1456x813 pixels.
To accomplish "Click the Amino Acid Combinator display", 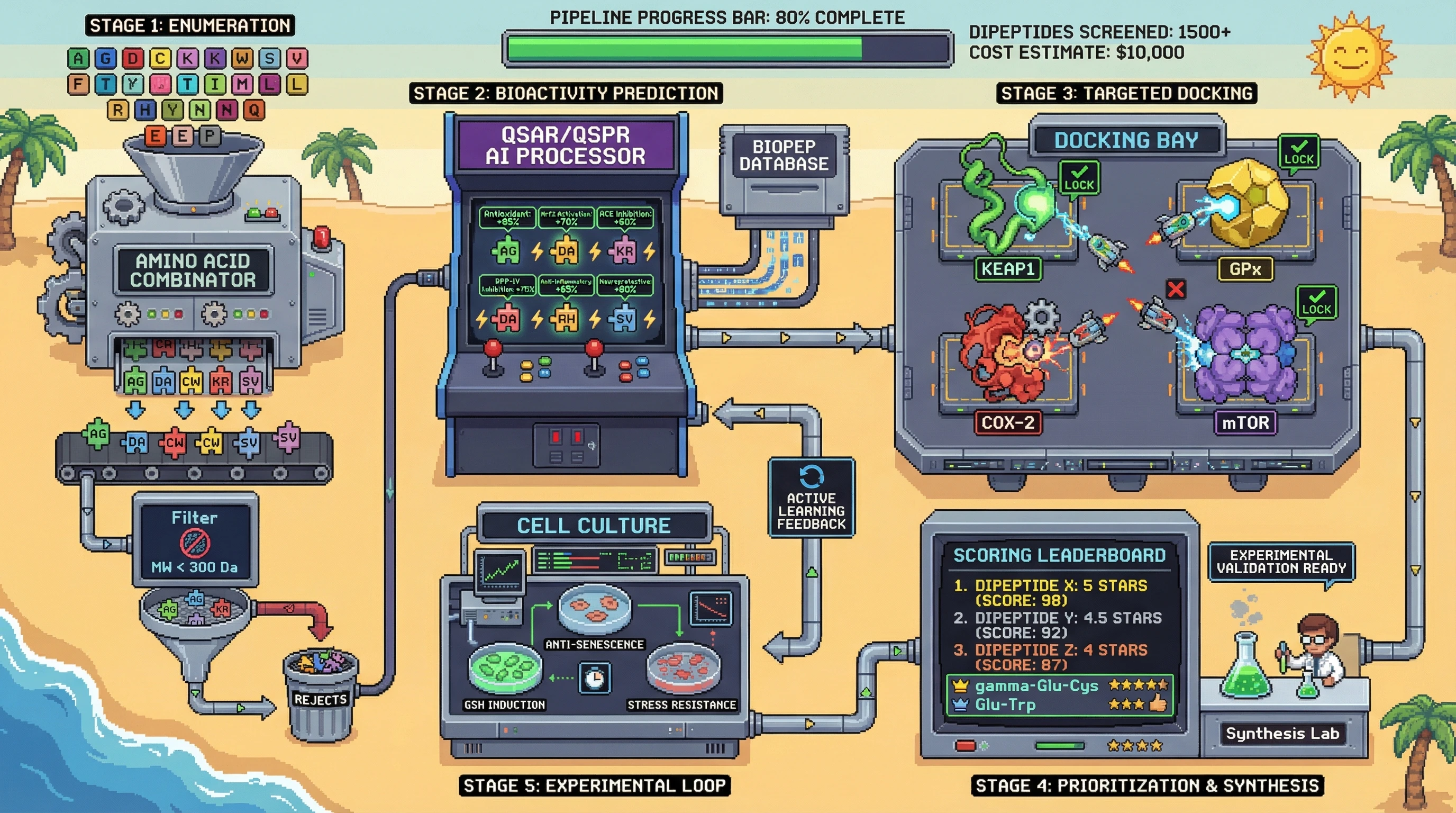I will coord(193,270).
